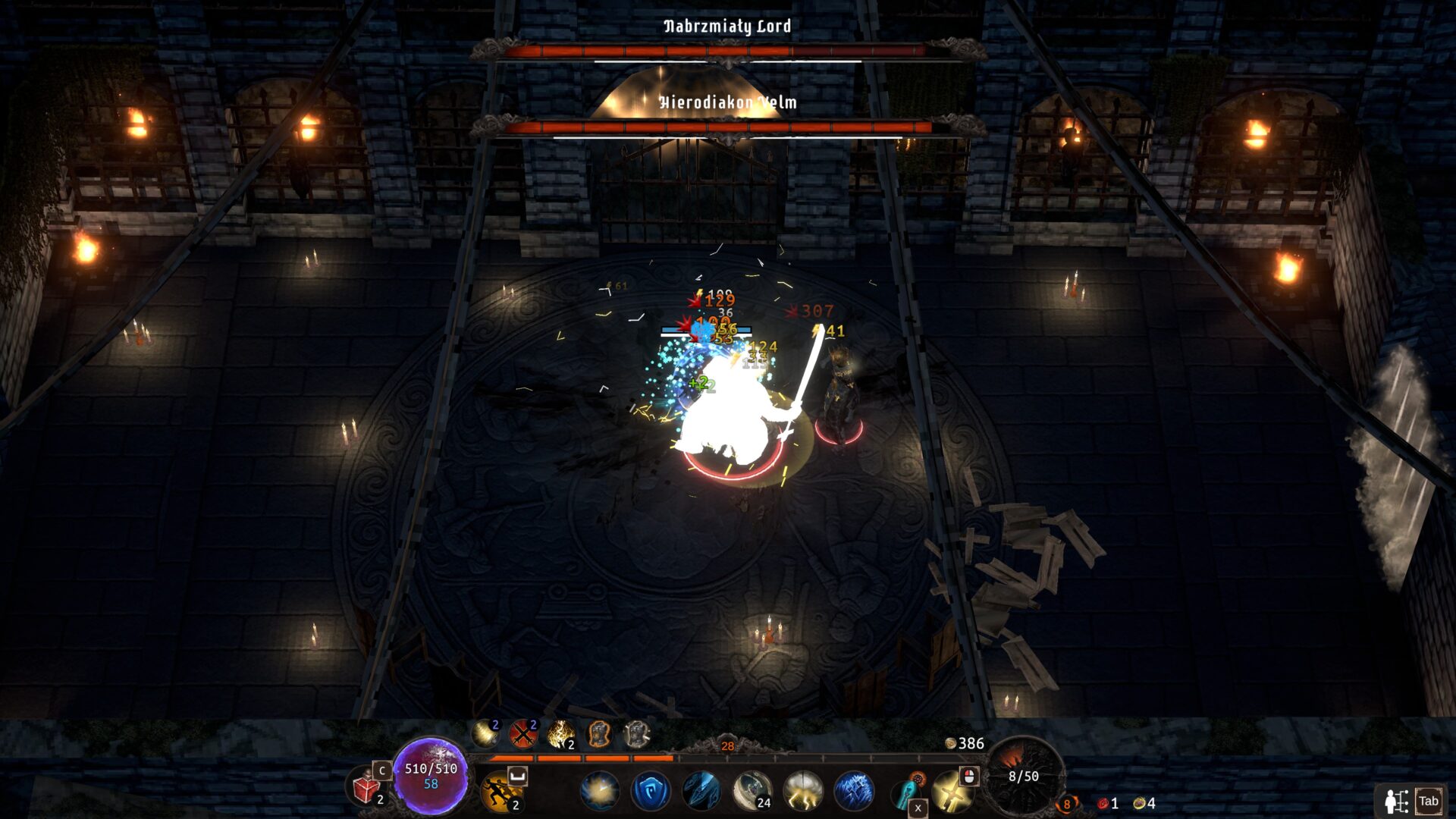Screen dimensions: 1456x819
Task: Cast the lightning storm cloud ability
Action: (802, 790)
